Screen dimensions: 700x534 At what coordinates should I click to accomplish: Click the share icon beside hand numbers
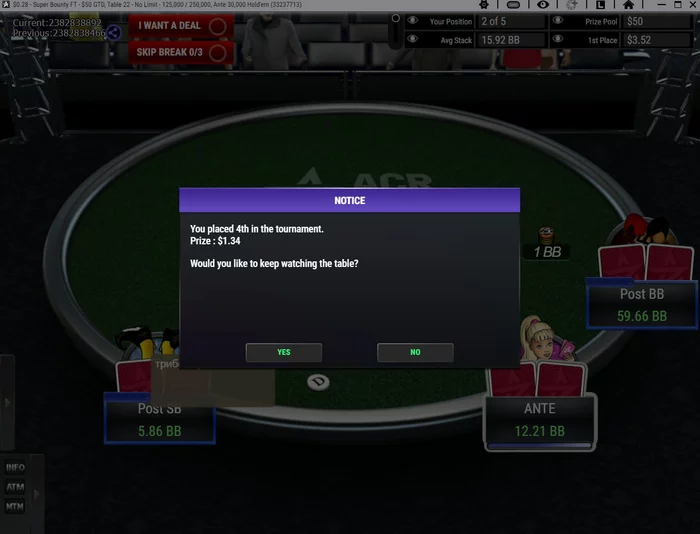114,32
